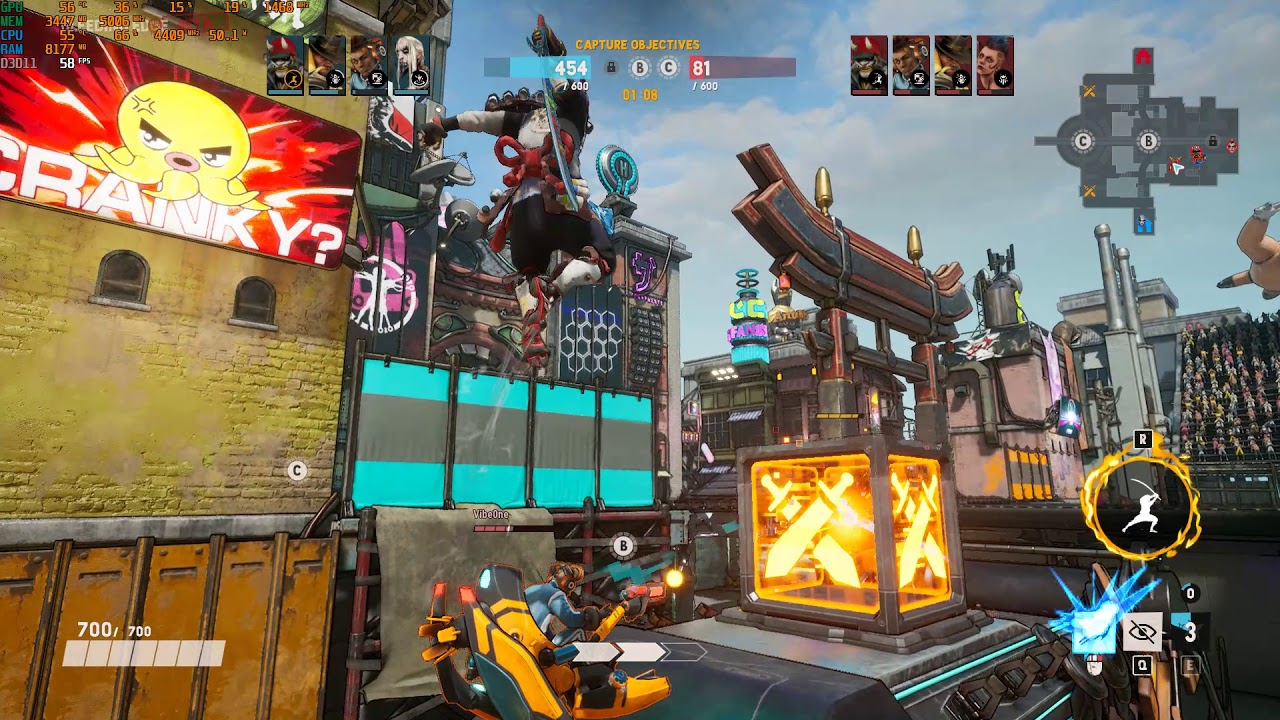Select blue team's pale long-haired hero portrait
1280x720 pixels.
pyautogui.click(x=411, y=65)
